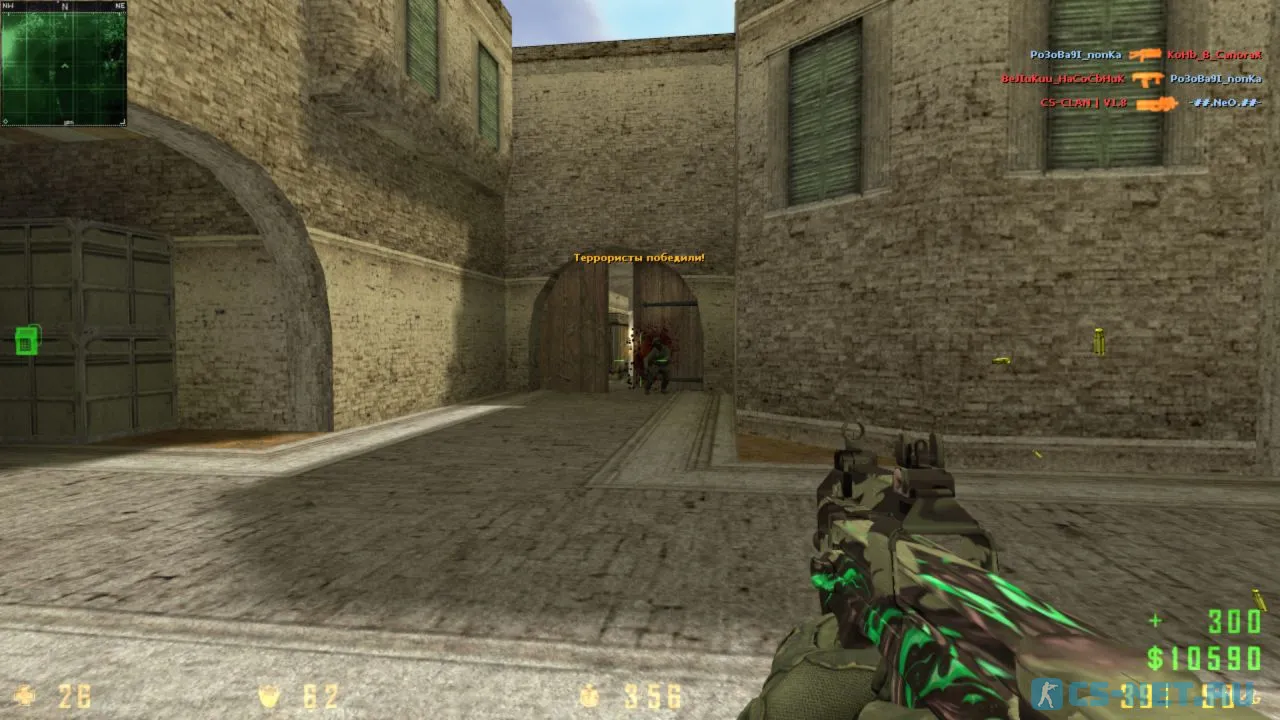Expand the kill feed entry for KoHb_B_CanoraX
This screenshot has width=1280, height=720.
(1213, 55)
